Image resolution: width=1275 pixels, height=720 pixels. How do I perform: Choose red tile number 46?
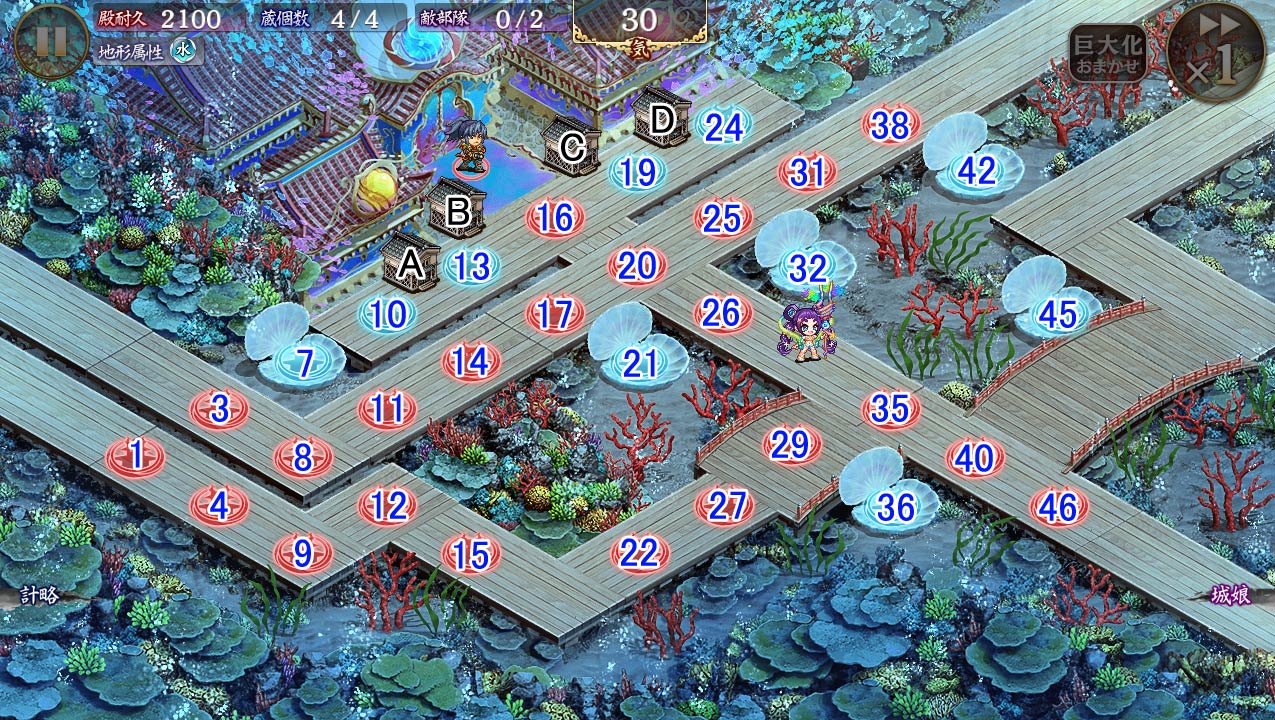tap(1057, 507)
